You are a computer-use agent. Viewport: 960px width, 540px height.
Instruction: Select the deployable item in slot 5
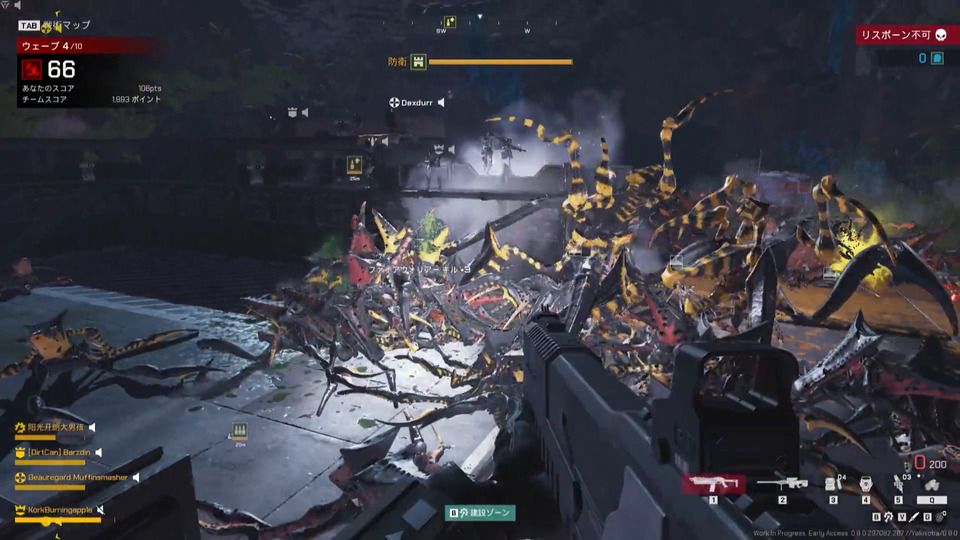pos(898,484)
